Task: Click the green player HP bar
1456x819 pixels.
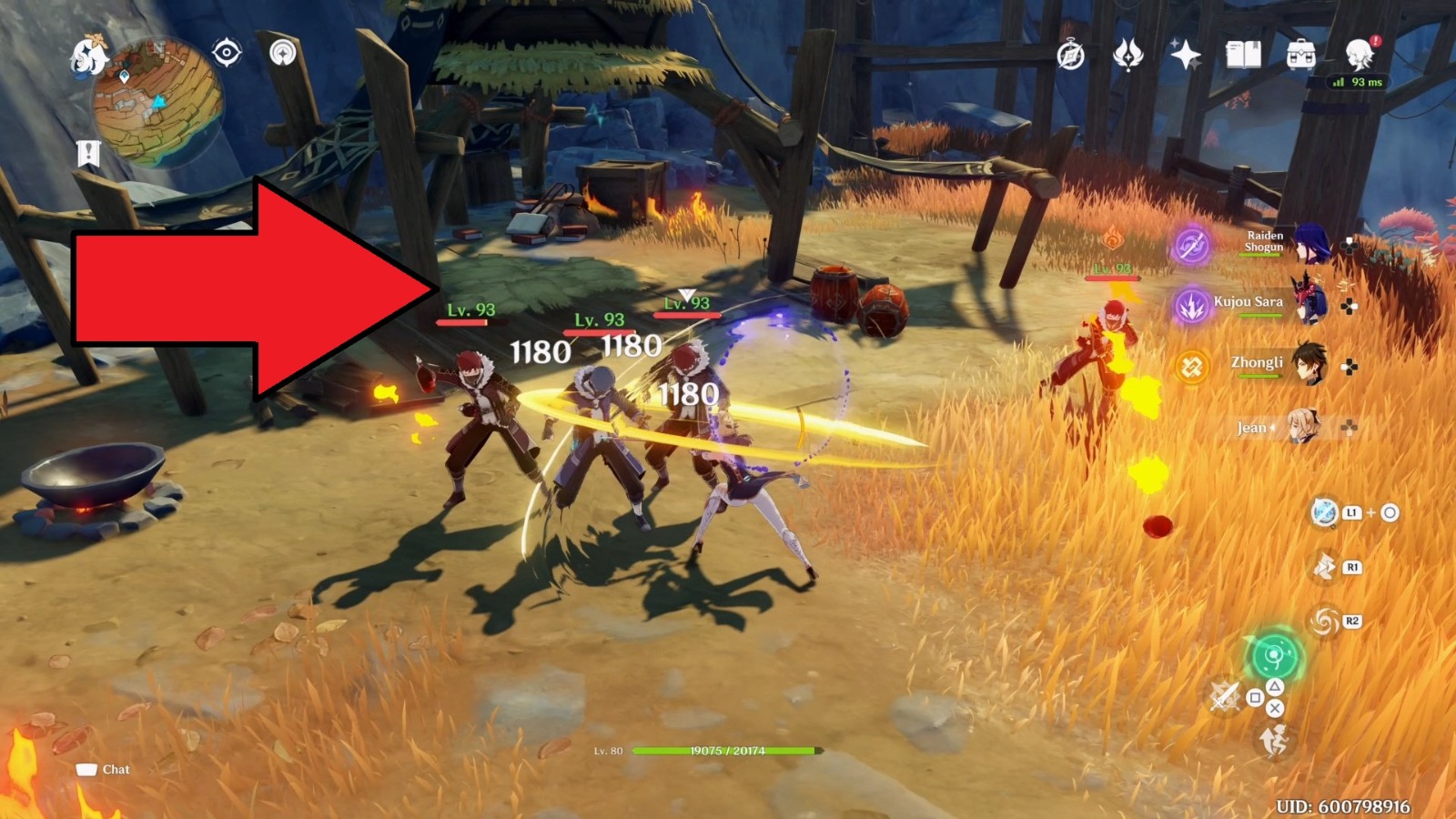Action: pos(723,753)
